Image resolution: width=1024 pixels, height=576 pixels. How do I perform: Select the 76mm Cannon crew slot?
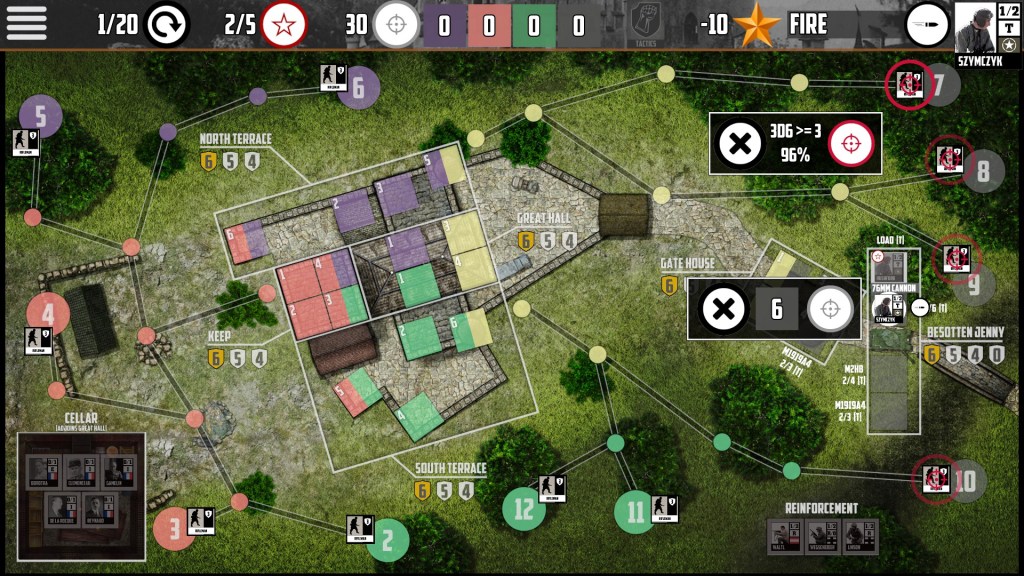coord(890,307)
